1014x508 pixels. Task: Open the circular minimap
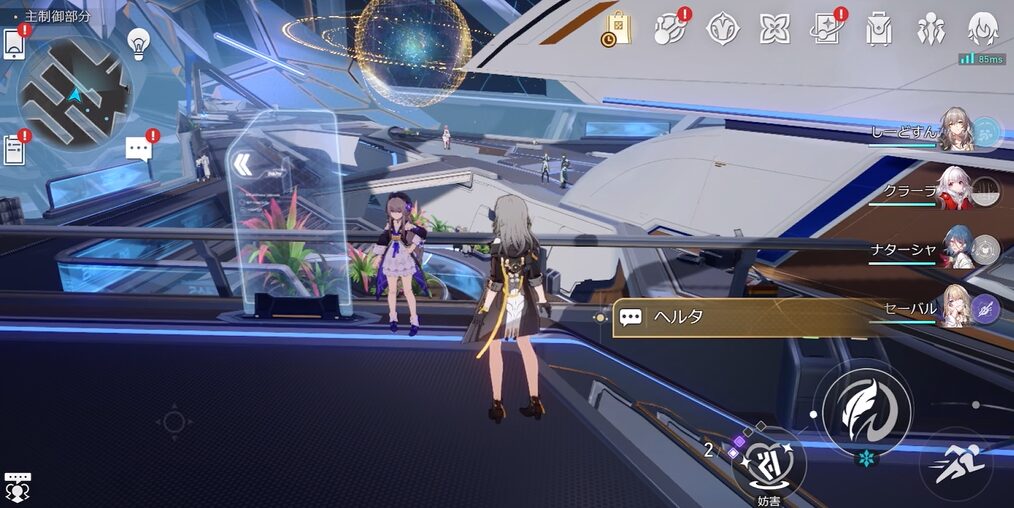(x=75, y=92)
